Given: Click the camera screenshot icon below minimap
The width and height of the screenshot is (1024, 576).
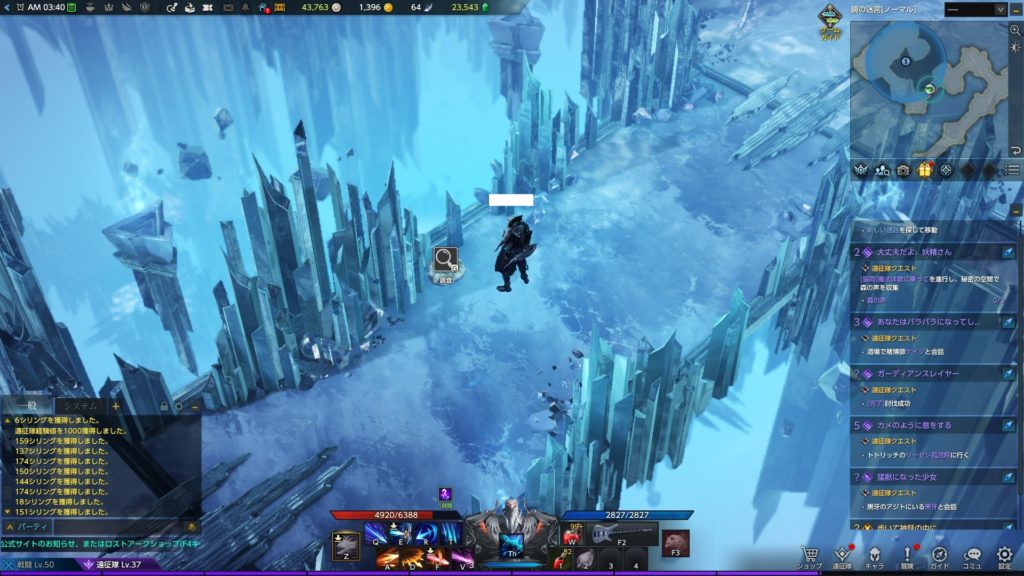Looking at the screenshot, I should pyautogui.click(x=903, y=170).
